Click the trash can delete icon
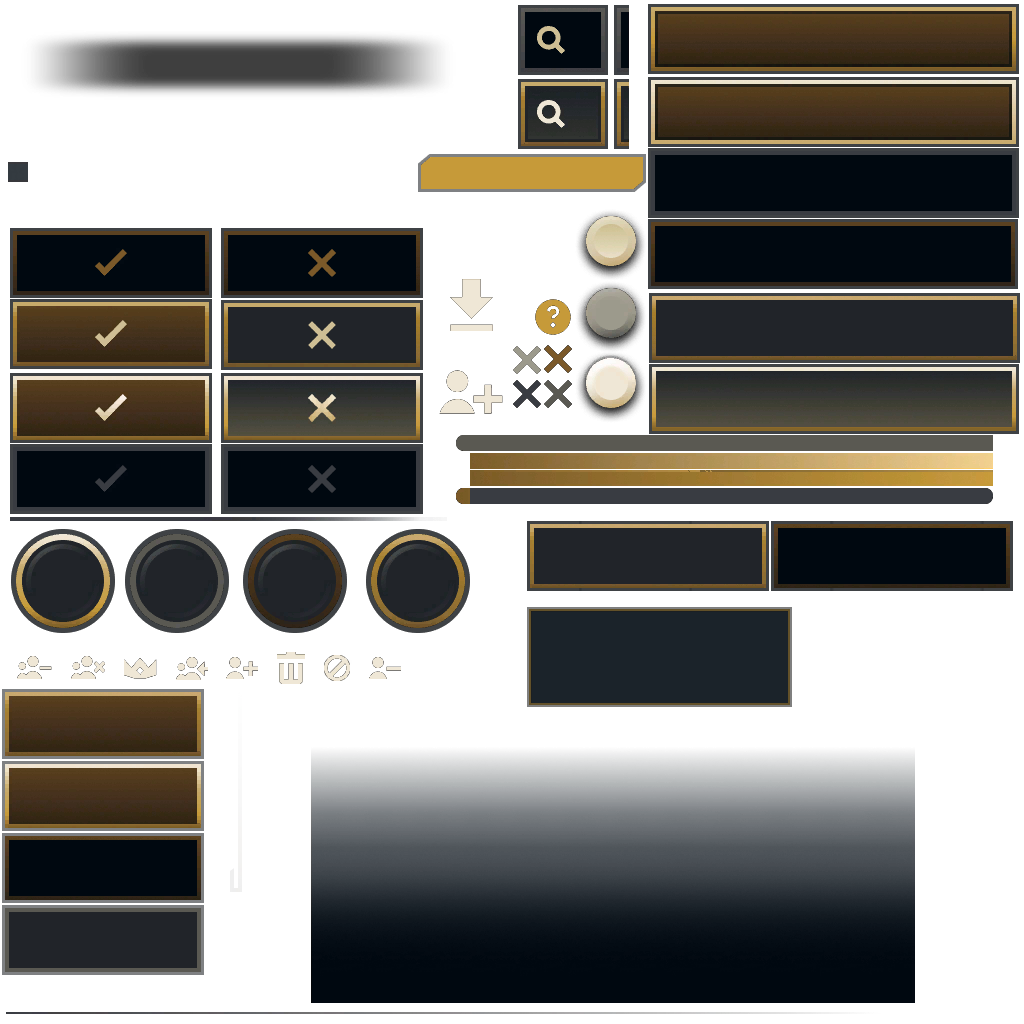Viewport: 1024px width, 1024px height. point(291,668)
